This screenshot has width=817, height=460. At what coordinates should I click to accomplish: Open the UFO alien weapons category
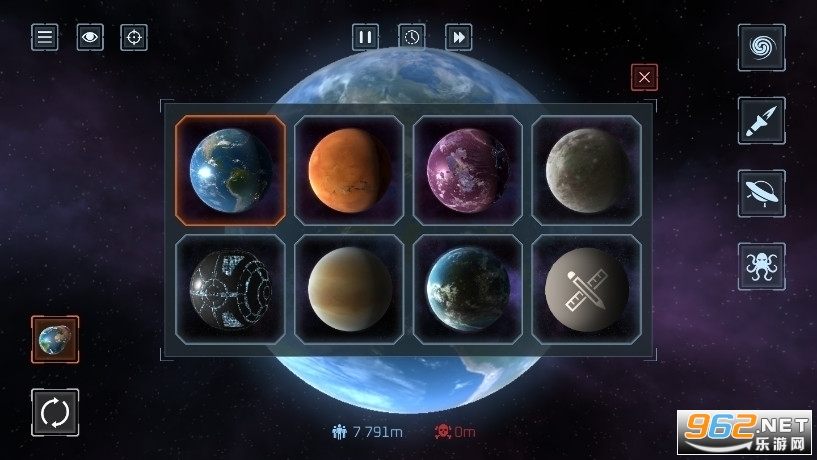[761, 194]
